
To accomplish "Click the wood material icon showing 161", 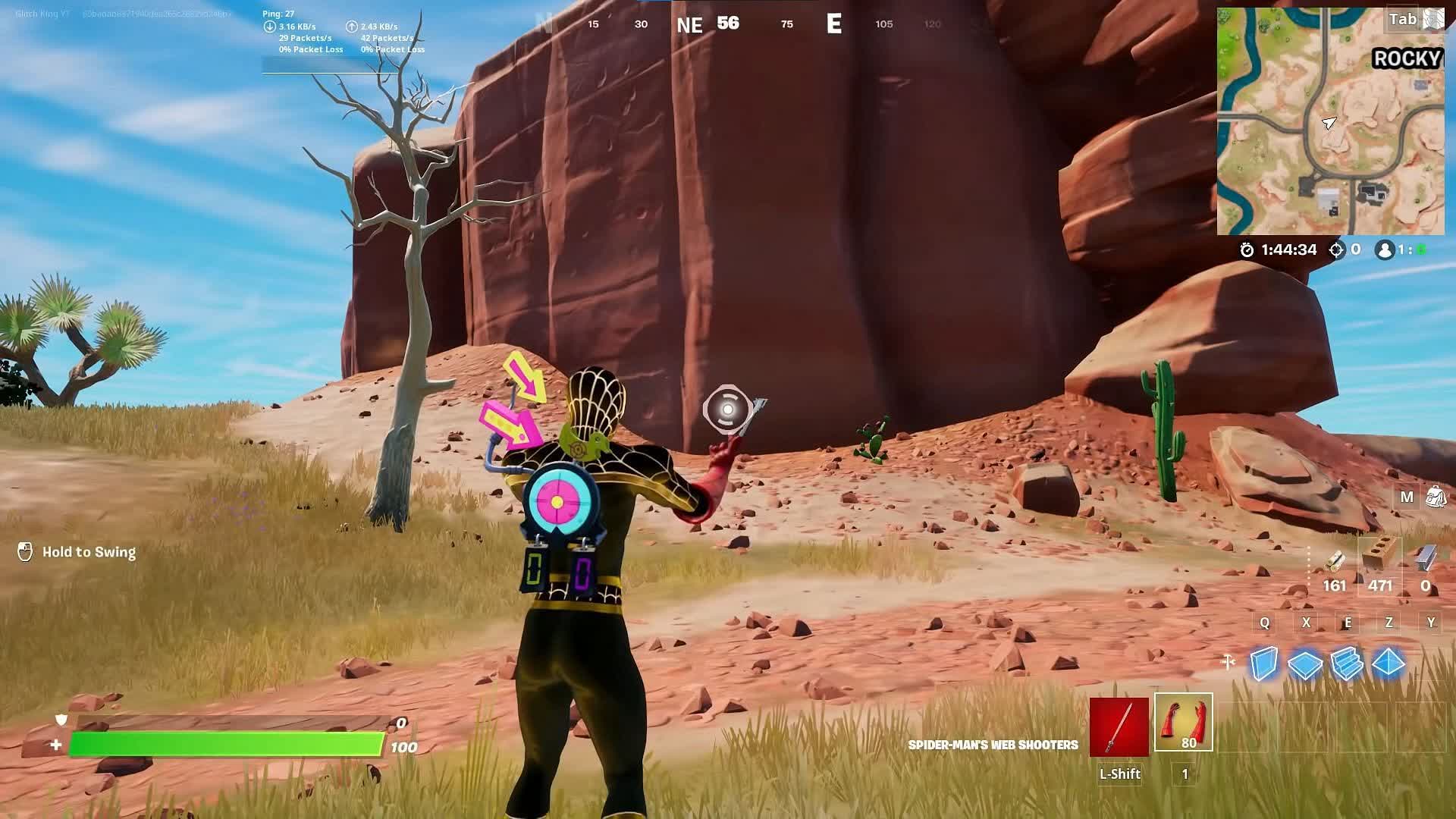I will click(x=1333, y=563).
